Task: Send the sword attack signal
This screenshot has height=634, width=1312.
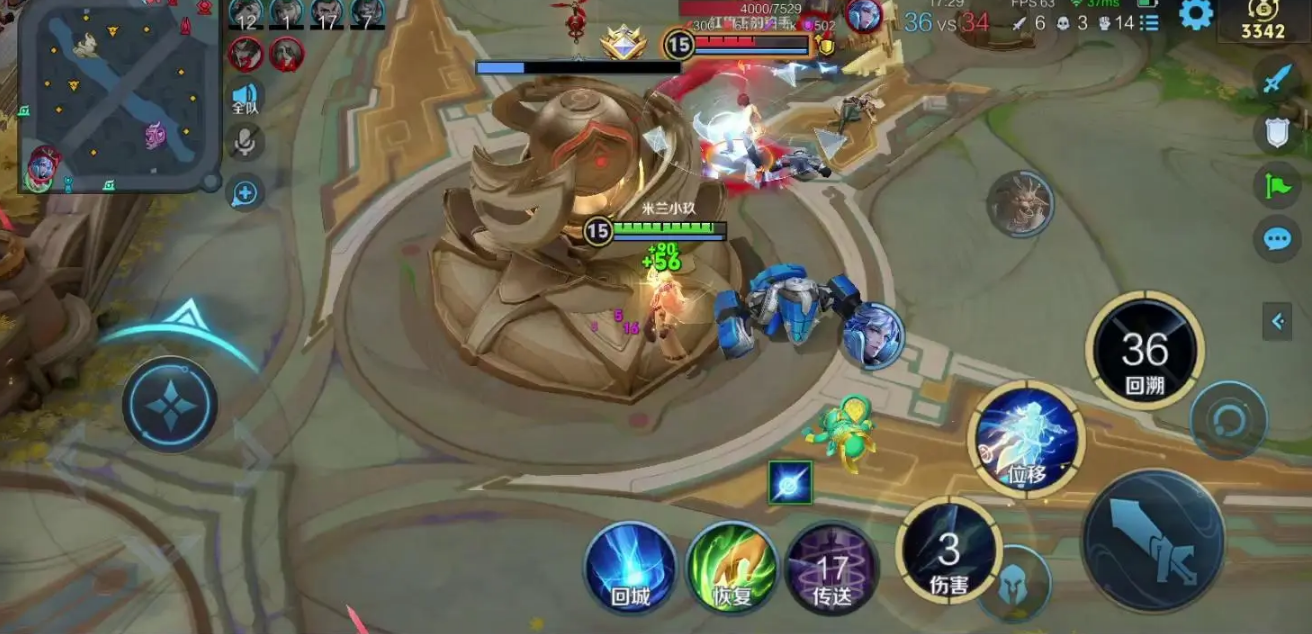Action: [1277, 78]
